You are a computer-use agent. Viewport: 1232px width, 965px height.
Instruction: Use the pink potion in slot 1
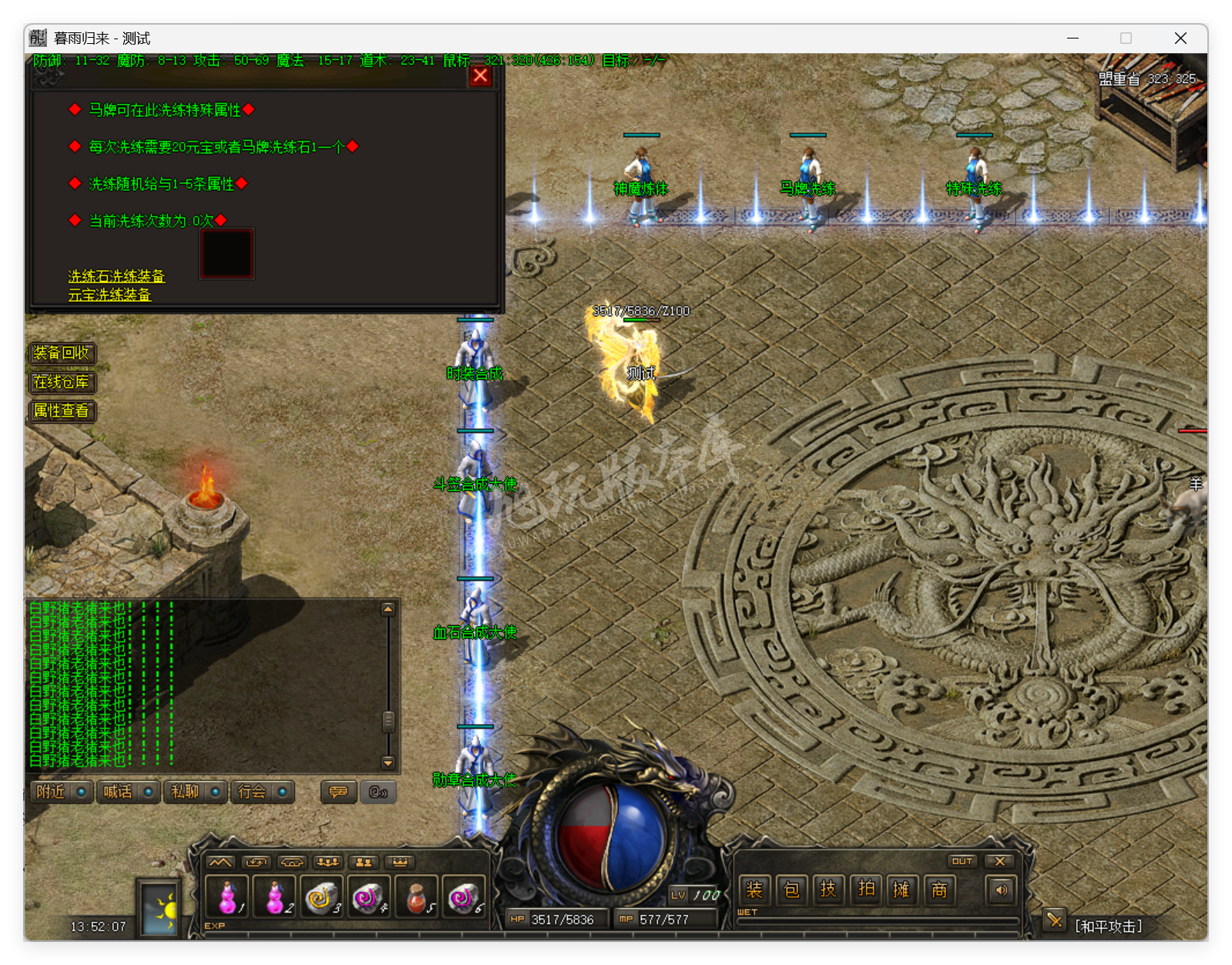[x=227, y=896]
